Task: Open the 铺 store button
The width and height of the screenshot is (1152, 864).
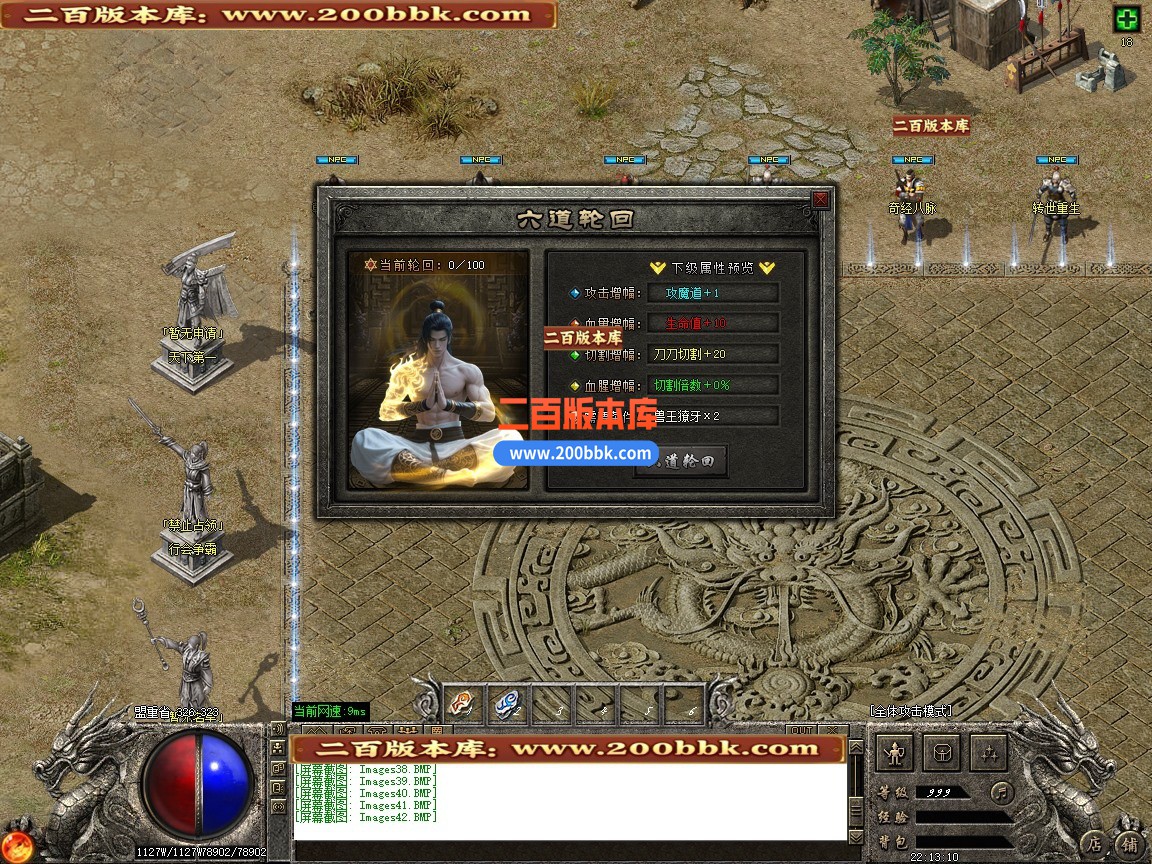Action: (1129, 843)
